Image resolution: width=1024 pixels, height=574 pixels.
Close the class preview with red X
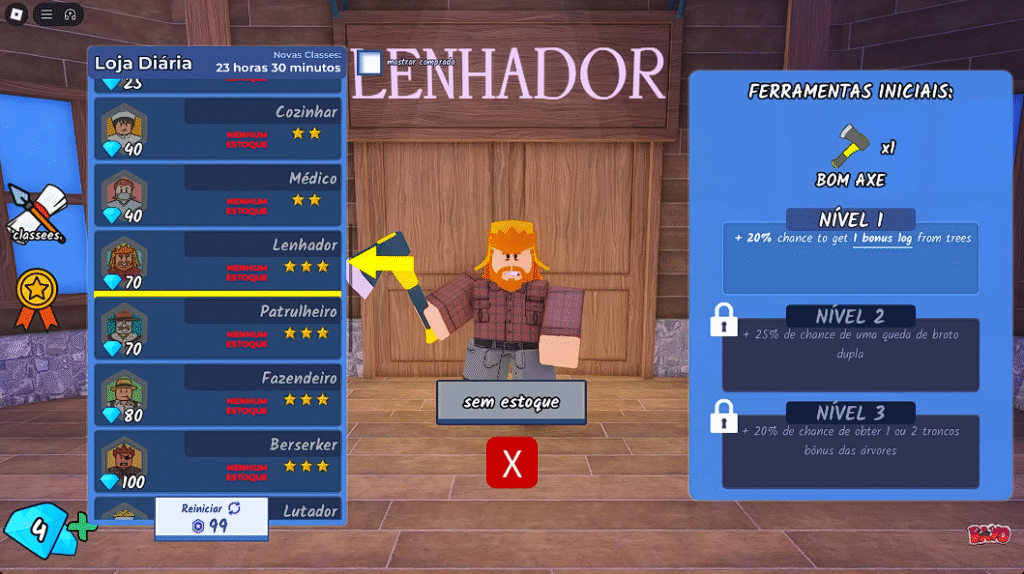[x=512, y=463]
